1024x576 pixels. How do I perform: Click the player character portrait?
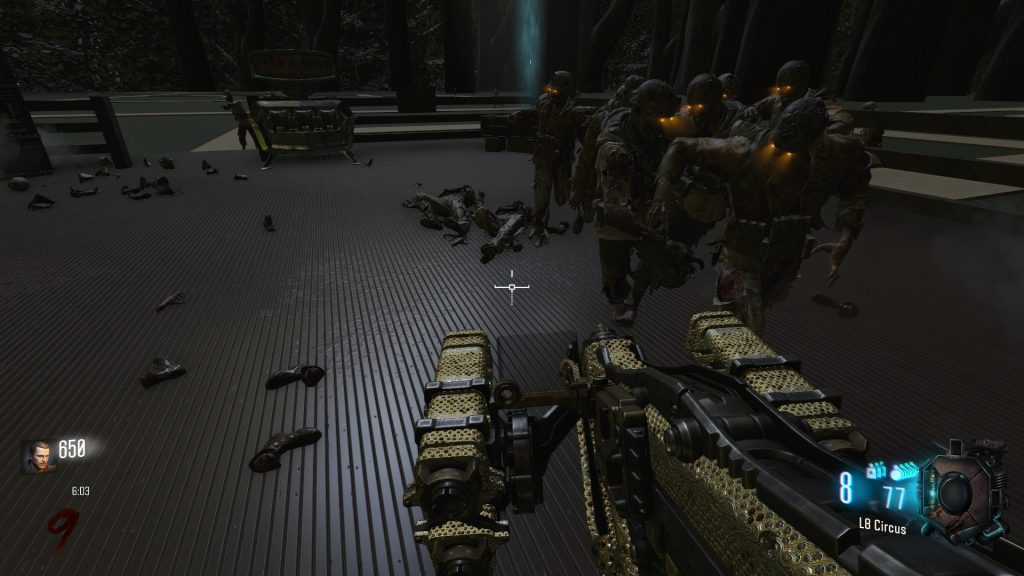point(40,456)
